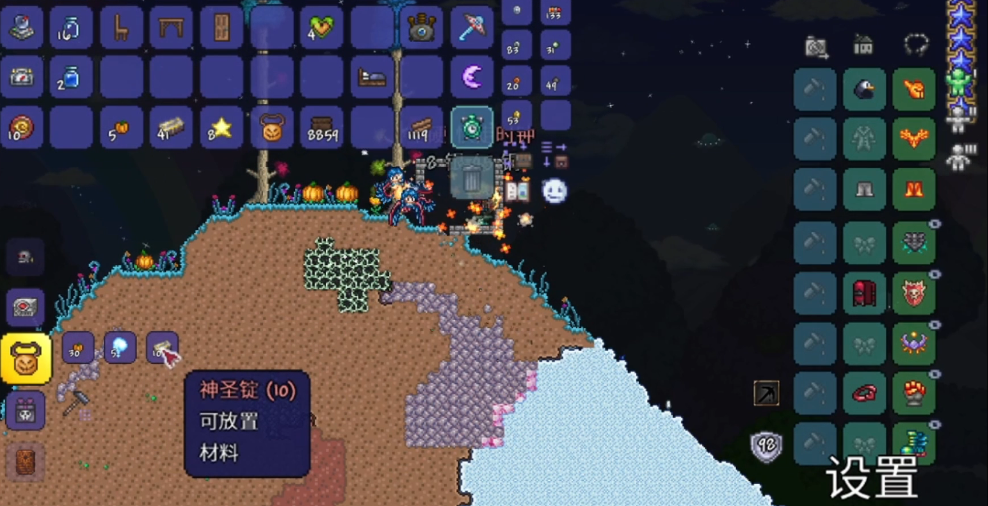The height and width of the screenshot is (506, 988).
Task: Select the fallen star stack
Action: tap(222, 127)
